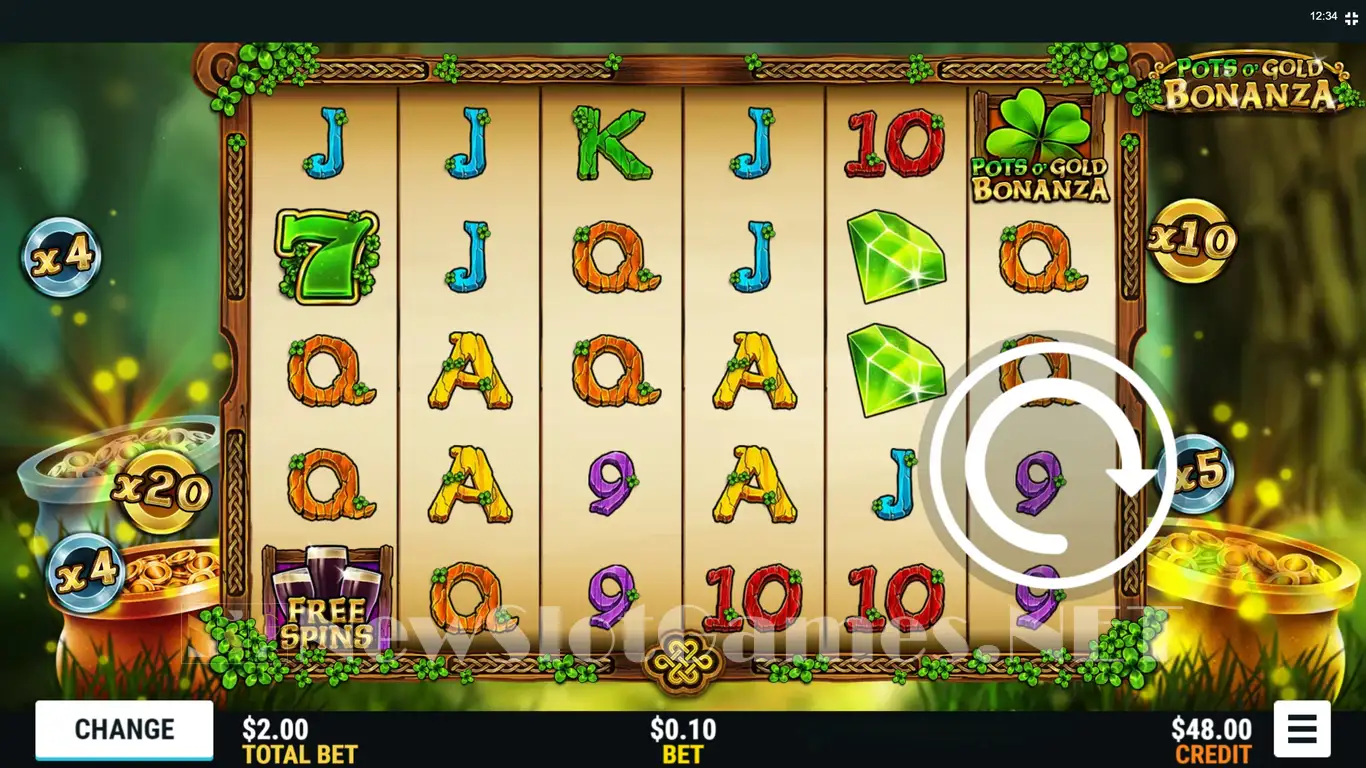1366x768 pixels.
Task: Open the hamburger menu
Action: 1301,729
